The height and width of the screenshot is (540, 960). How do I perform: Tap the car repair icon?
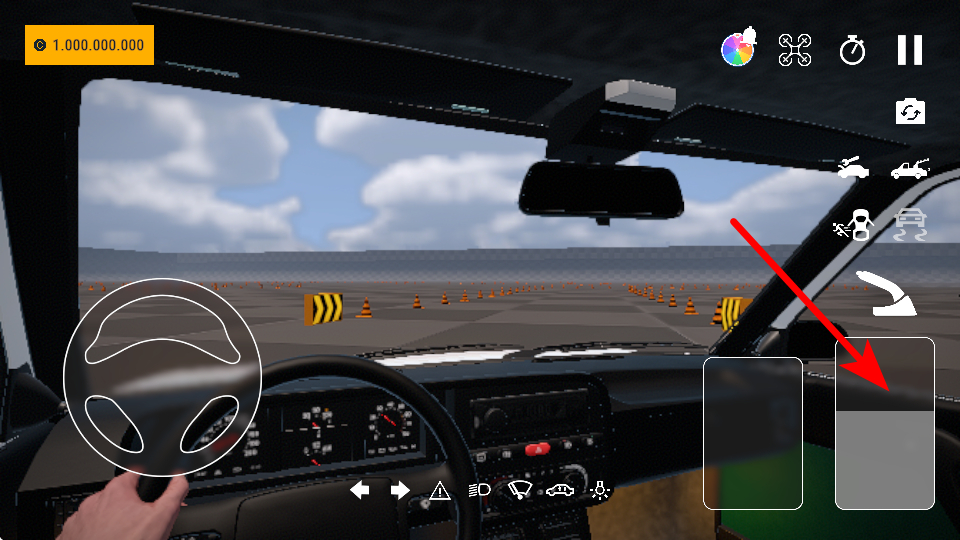point(853,169)
